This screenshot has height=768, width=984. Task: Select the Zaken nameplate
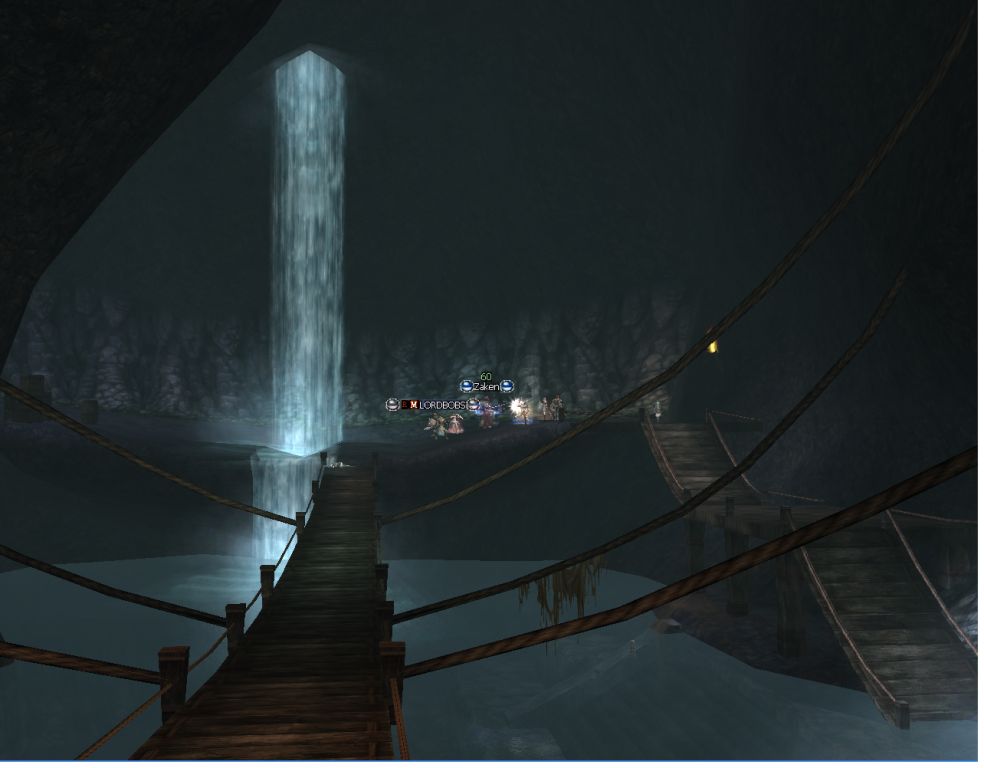(x=486, y=386)
